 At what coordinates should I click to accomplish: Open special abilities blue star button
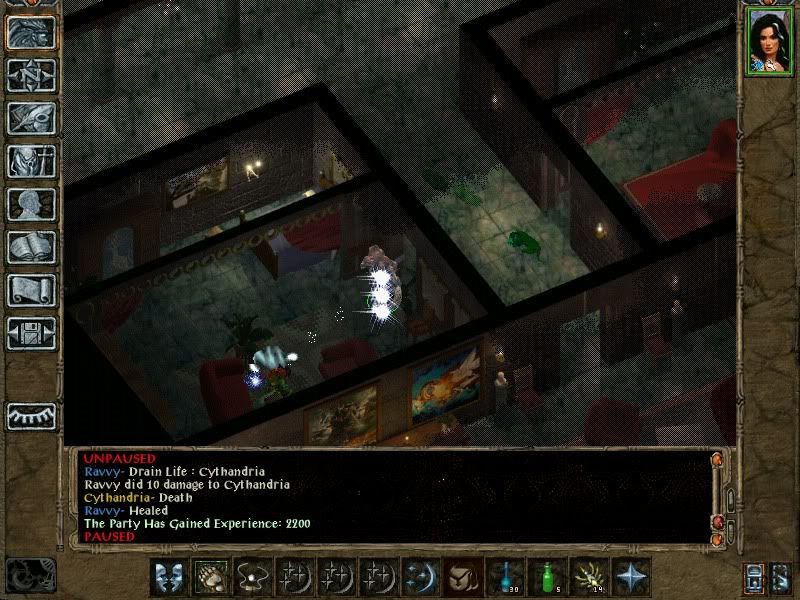[631, 576]
